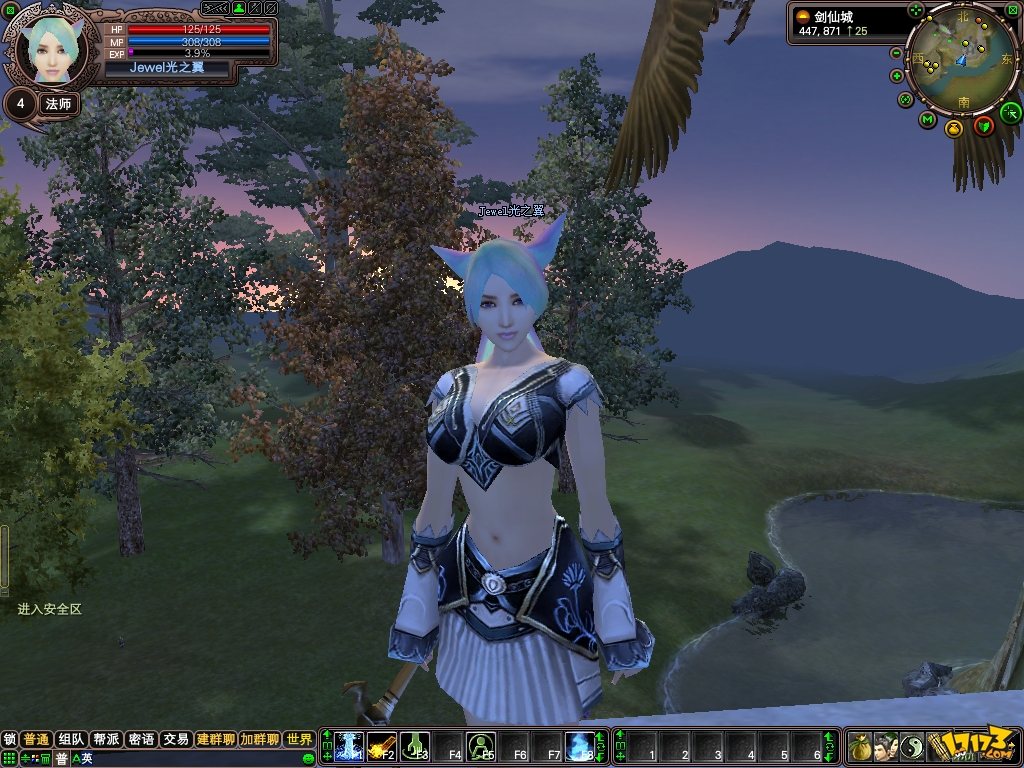Open the bag pouch icon in bottom bar
The image size is (1024, 768).
click(860, 747)
